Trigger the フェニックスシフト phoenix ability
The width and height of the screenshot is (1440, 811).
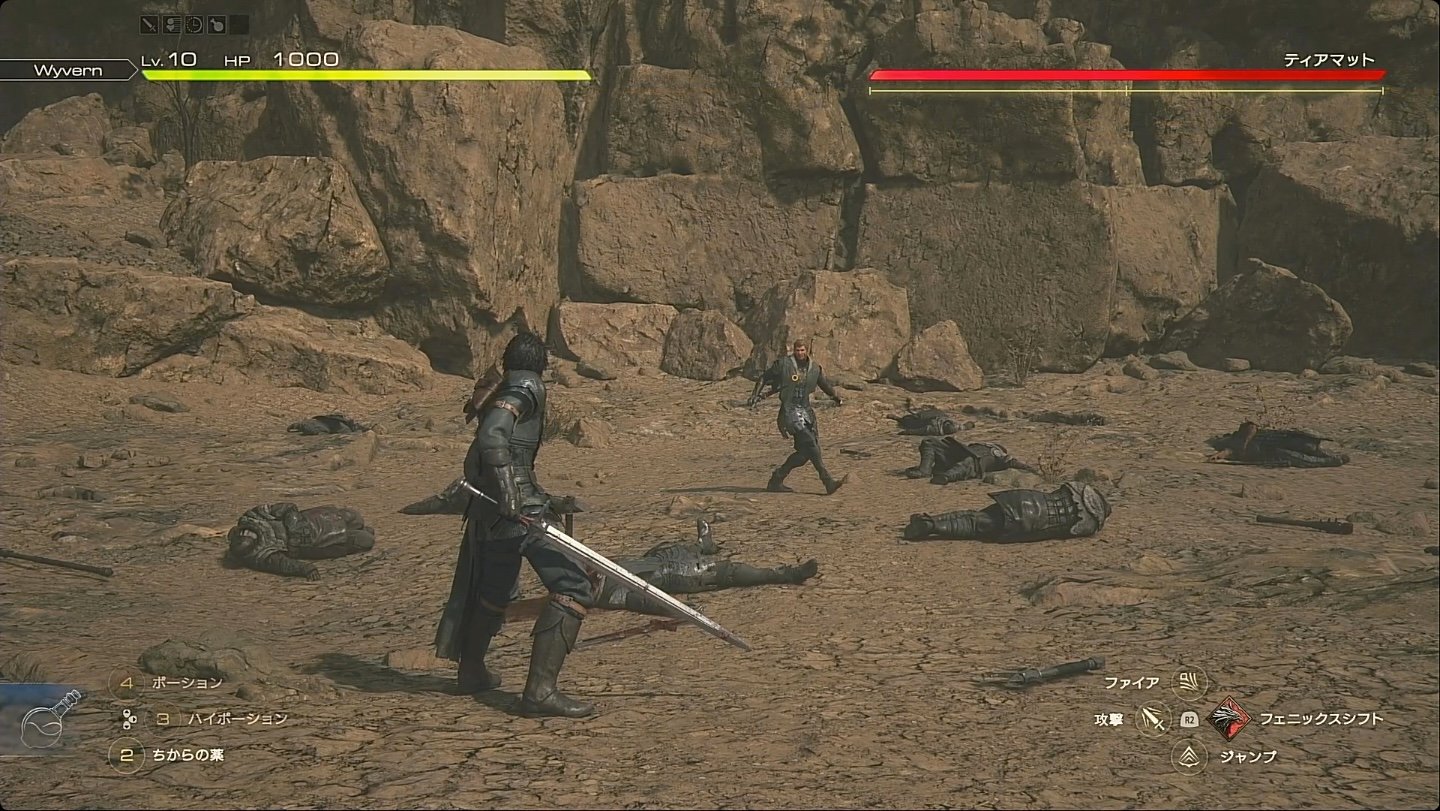[x=1227, y=719]
